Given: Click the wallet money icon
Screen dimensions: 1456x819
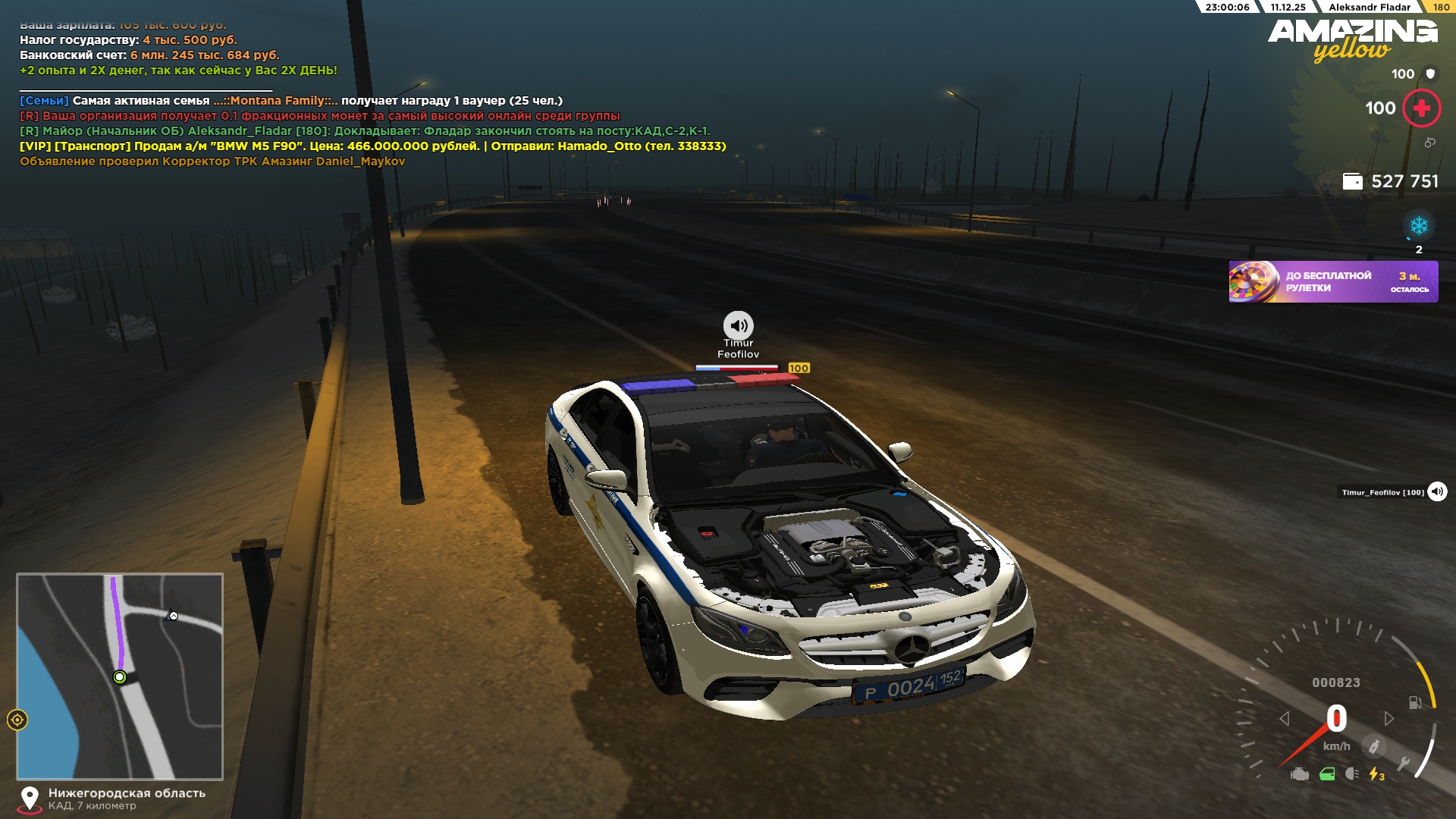Looking at the screenshot, I should pos(1352,181).
